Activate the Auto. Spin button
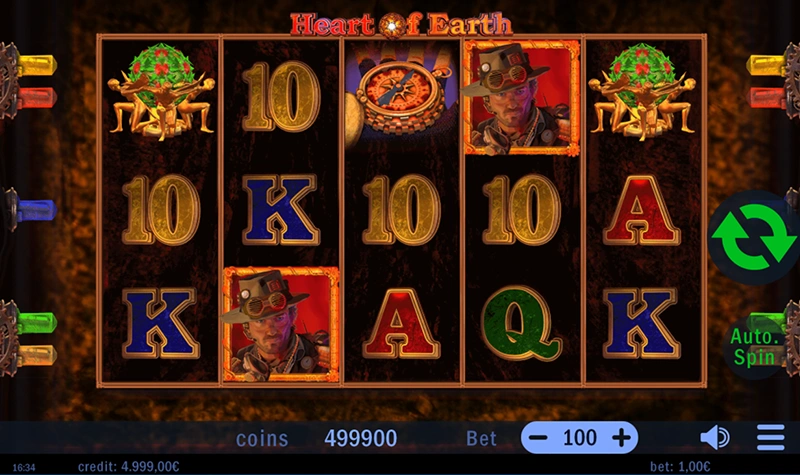Viewport: 800px width, 475px height. 753,346
